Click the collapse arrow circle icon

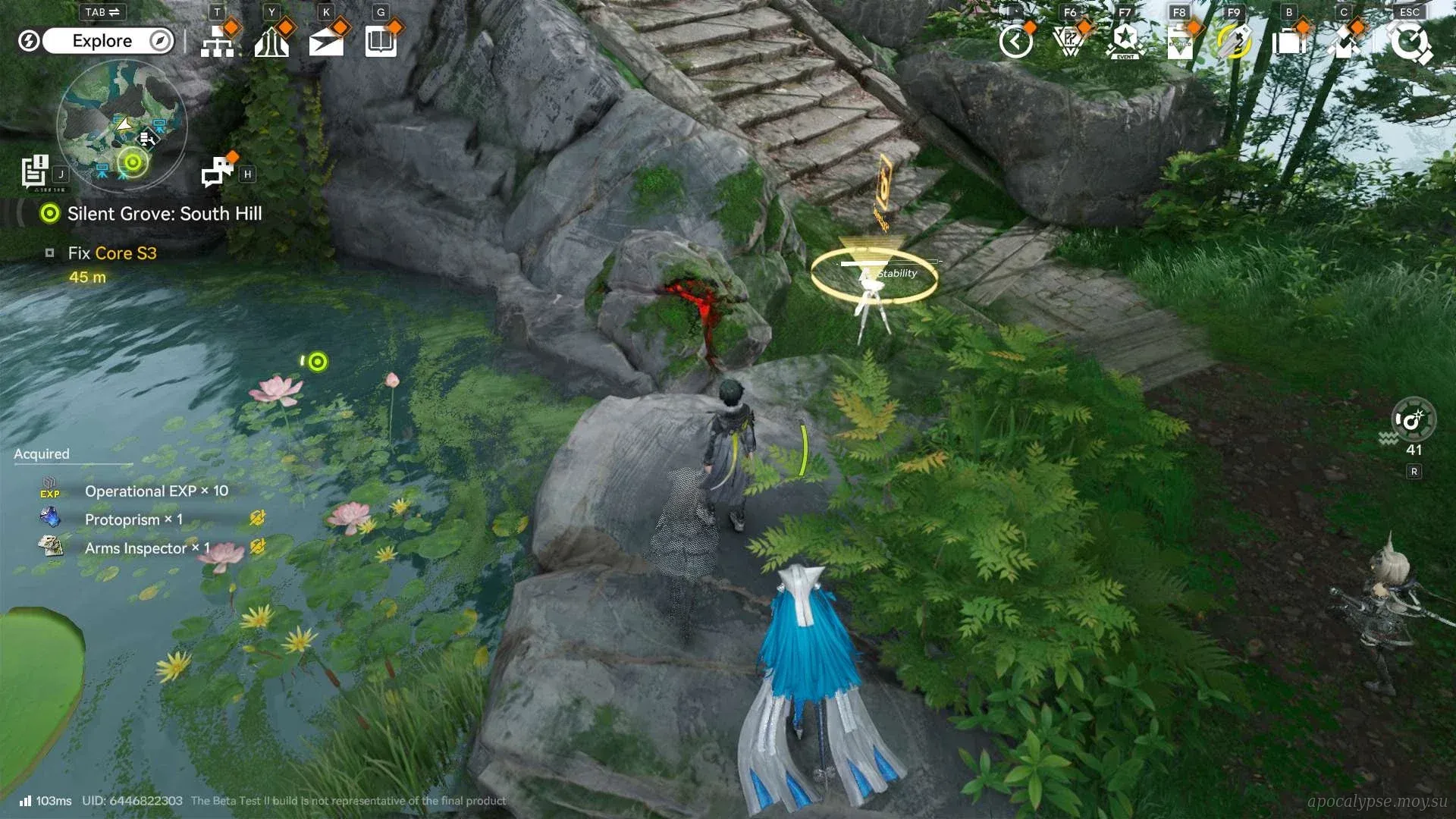click(1015, 42)
